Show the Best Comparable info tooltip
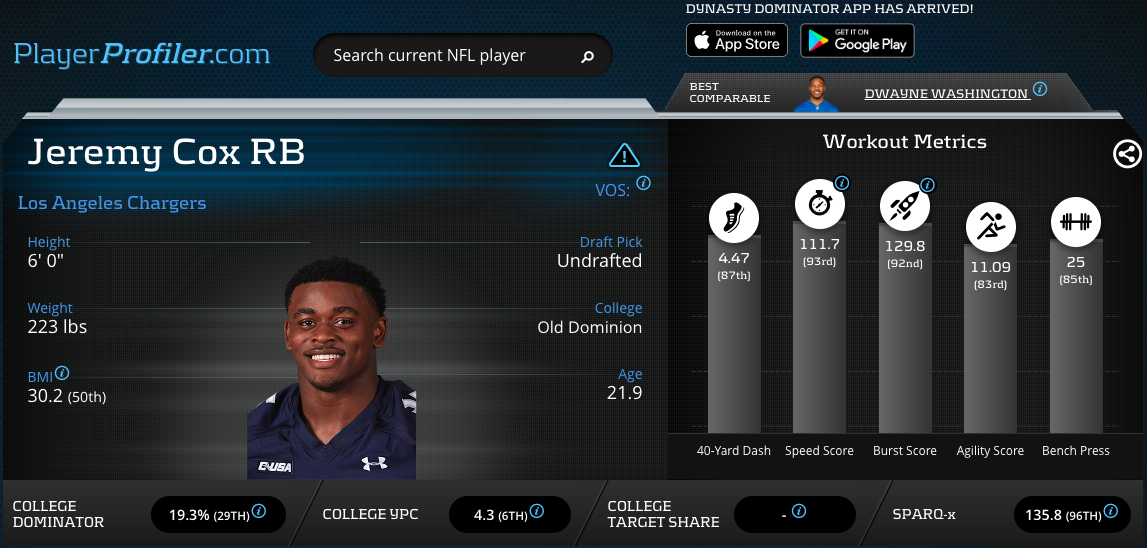Image resolution: width=1147 pixels, height=548 pixels. coord(1040,89)
